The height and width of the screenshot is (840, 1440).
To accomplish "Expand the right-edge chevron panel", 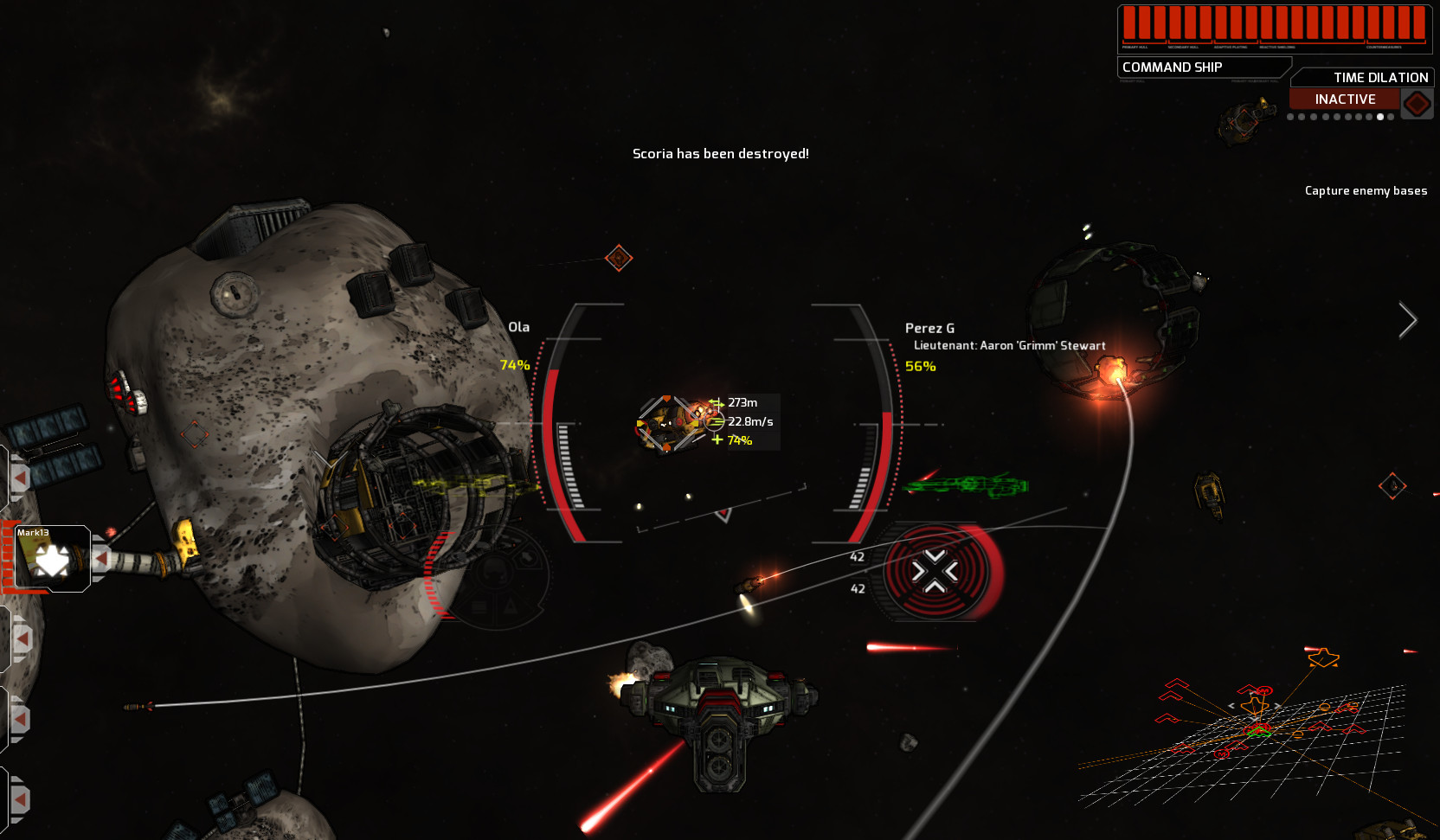I will (1408, 320).
